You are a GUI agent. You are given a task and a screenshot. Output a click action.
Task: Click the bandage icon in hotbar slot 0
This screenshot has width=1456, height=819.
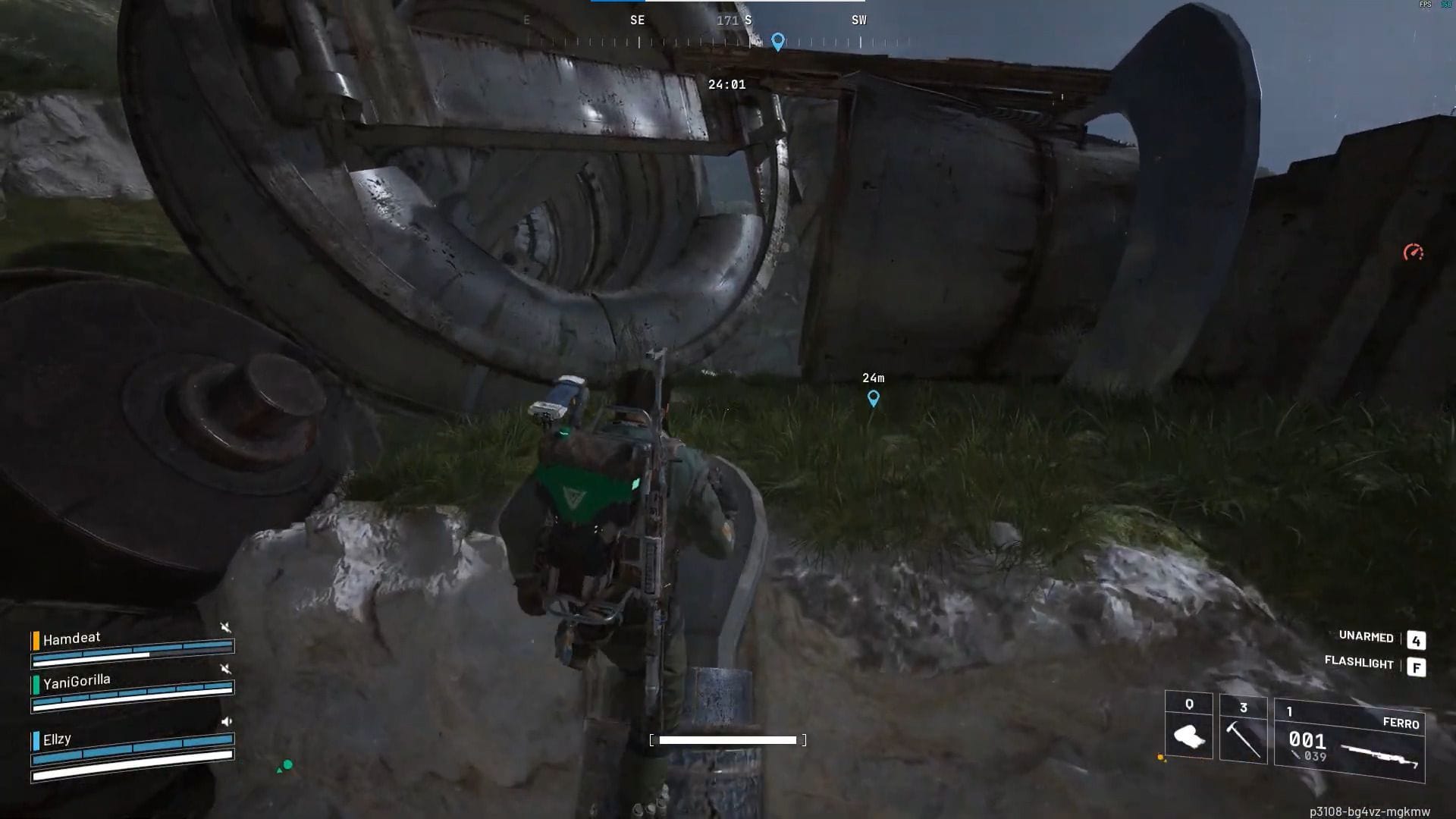1192,734
